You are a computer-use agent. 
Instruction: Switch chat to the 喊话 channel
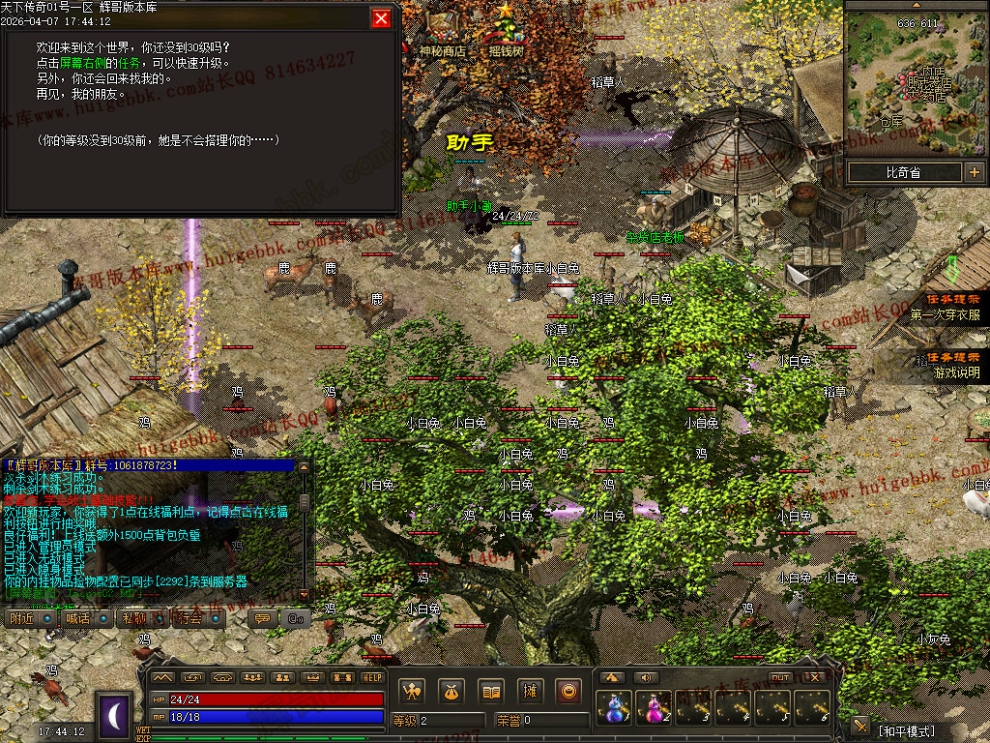click(x=77, y=618)
